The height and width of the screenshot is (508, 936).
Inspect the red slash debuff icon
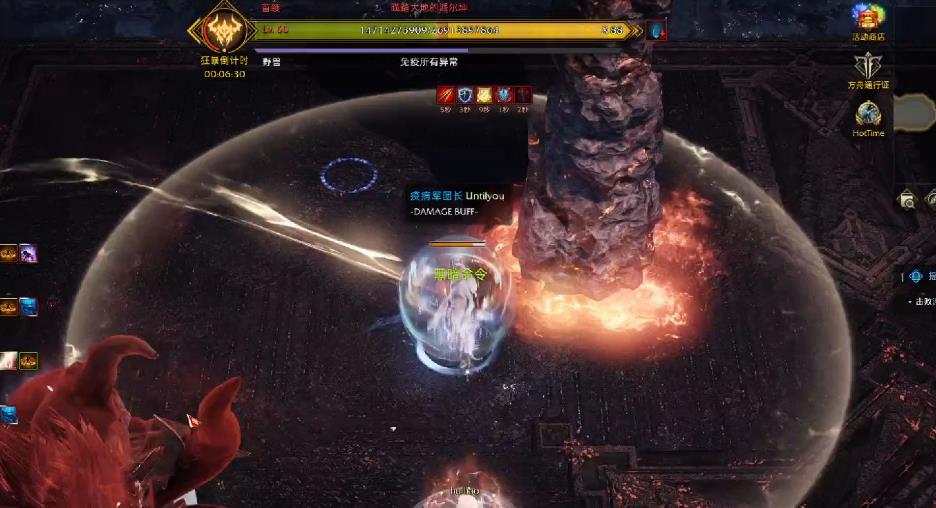tap(446, 96)
